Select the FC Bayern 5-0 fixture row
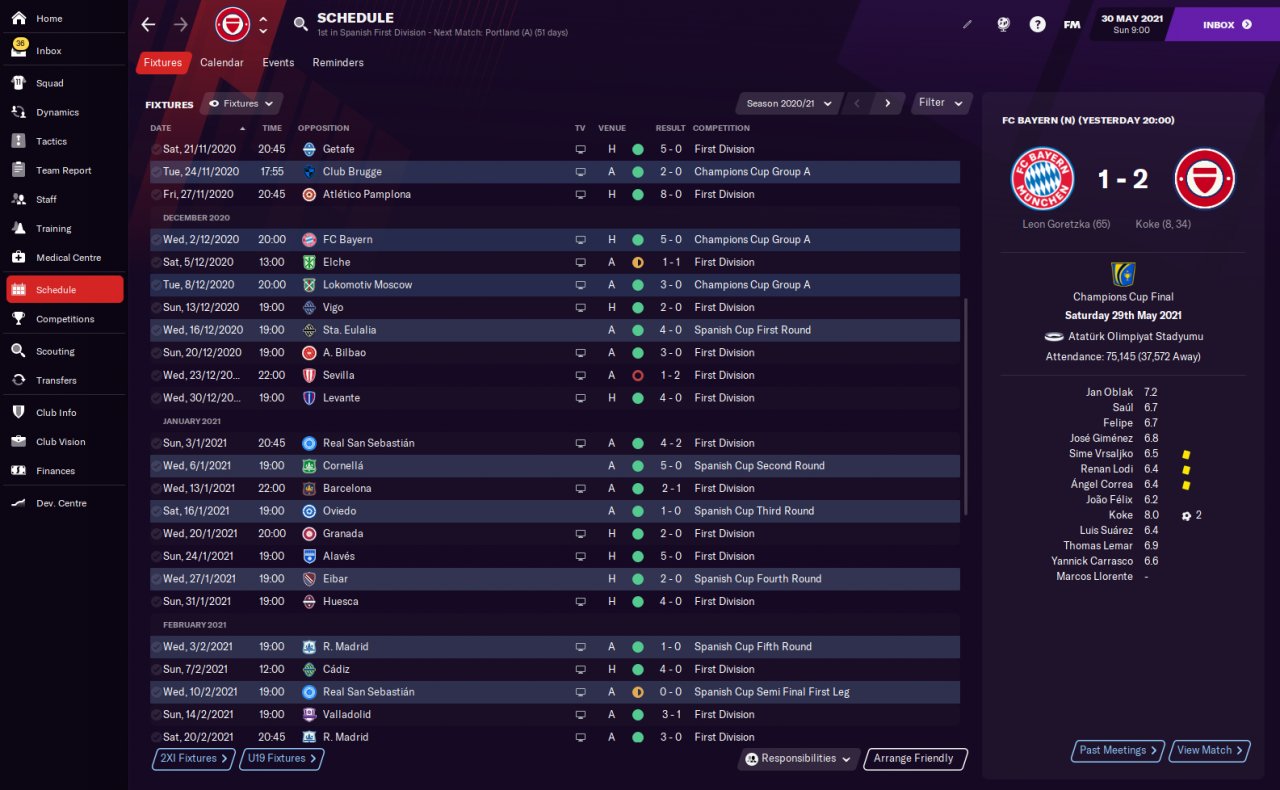The width and height of the screenshot is (1280, 790). click(555, 240)
